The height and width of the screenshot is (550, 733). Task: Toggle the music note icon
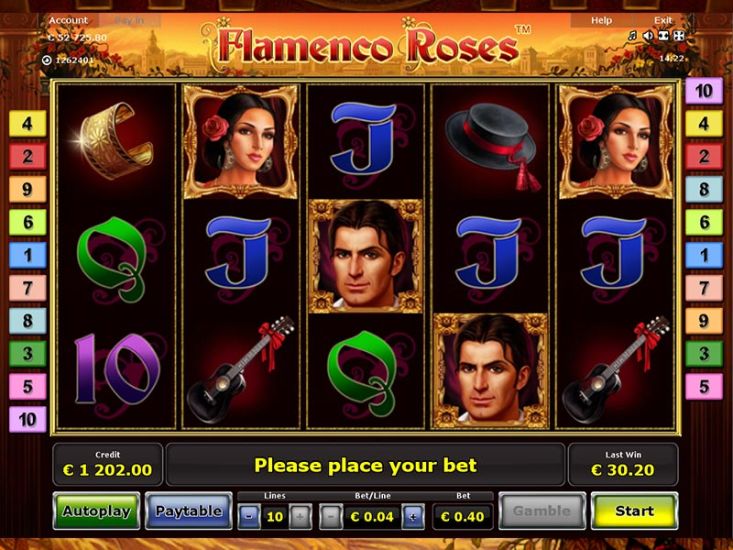pyautogui.click(x=632, y=36)
